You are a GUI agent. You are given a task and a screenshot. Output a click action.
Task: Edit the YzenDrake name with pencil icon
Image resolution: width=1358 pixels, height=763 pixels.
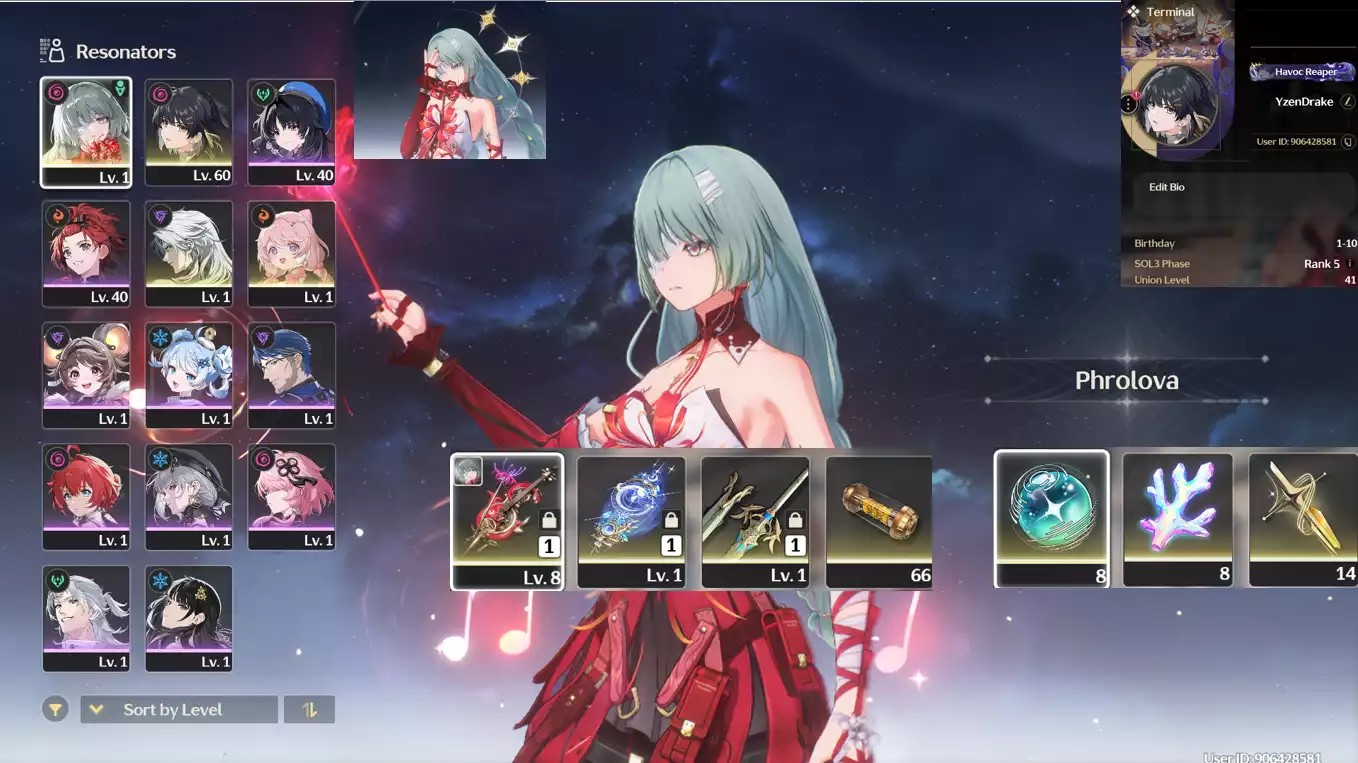[1347, 102]
